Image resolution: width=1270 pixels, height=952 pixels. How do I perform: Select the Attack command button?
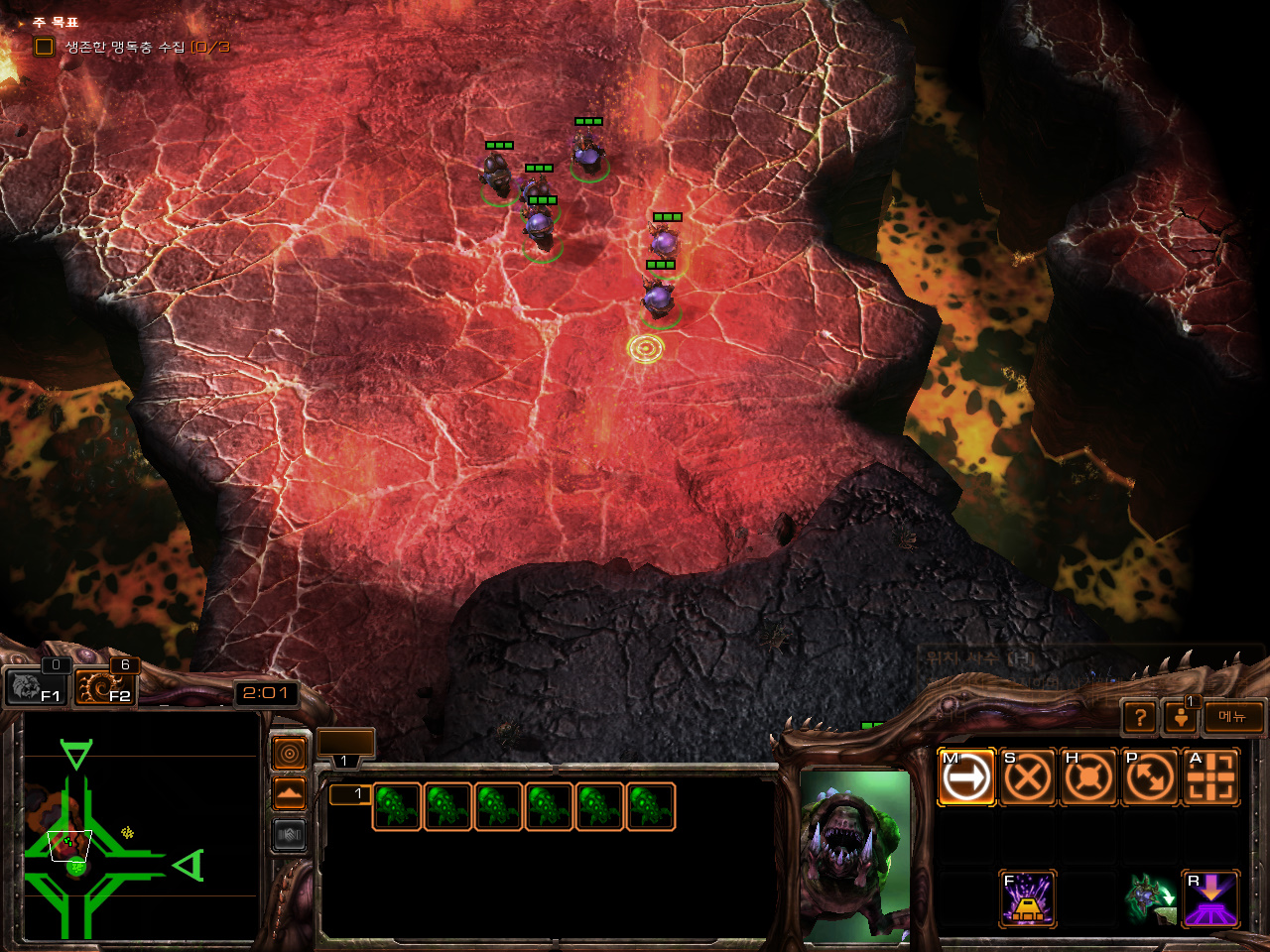1211,776
